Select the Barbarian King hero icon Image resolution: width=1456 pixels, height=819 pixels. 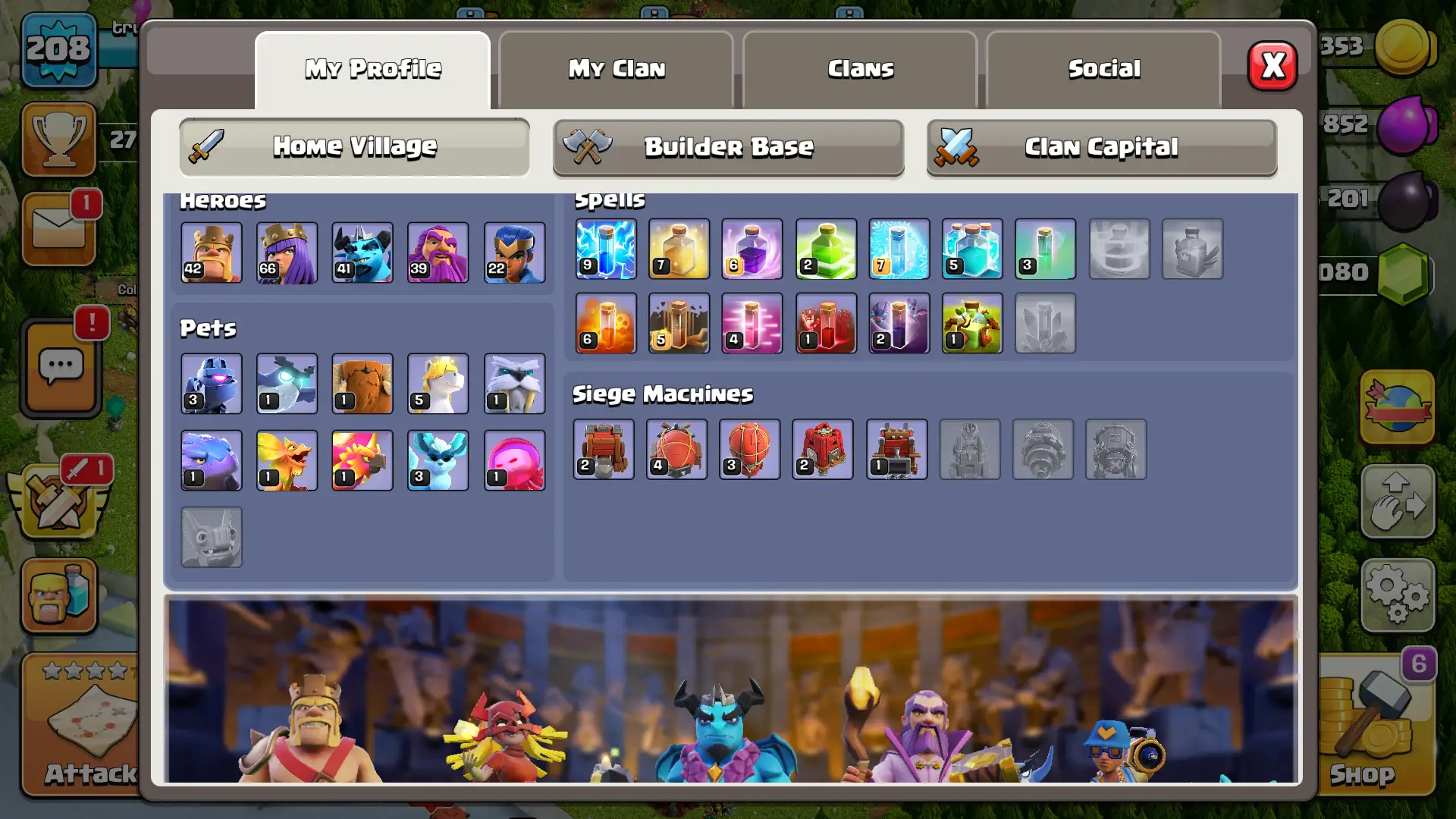tap(211, 253)
